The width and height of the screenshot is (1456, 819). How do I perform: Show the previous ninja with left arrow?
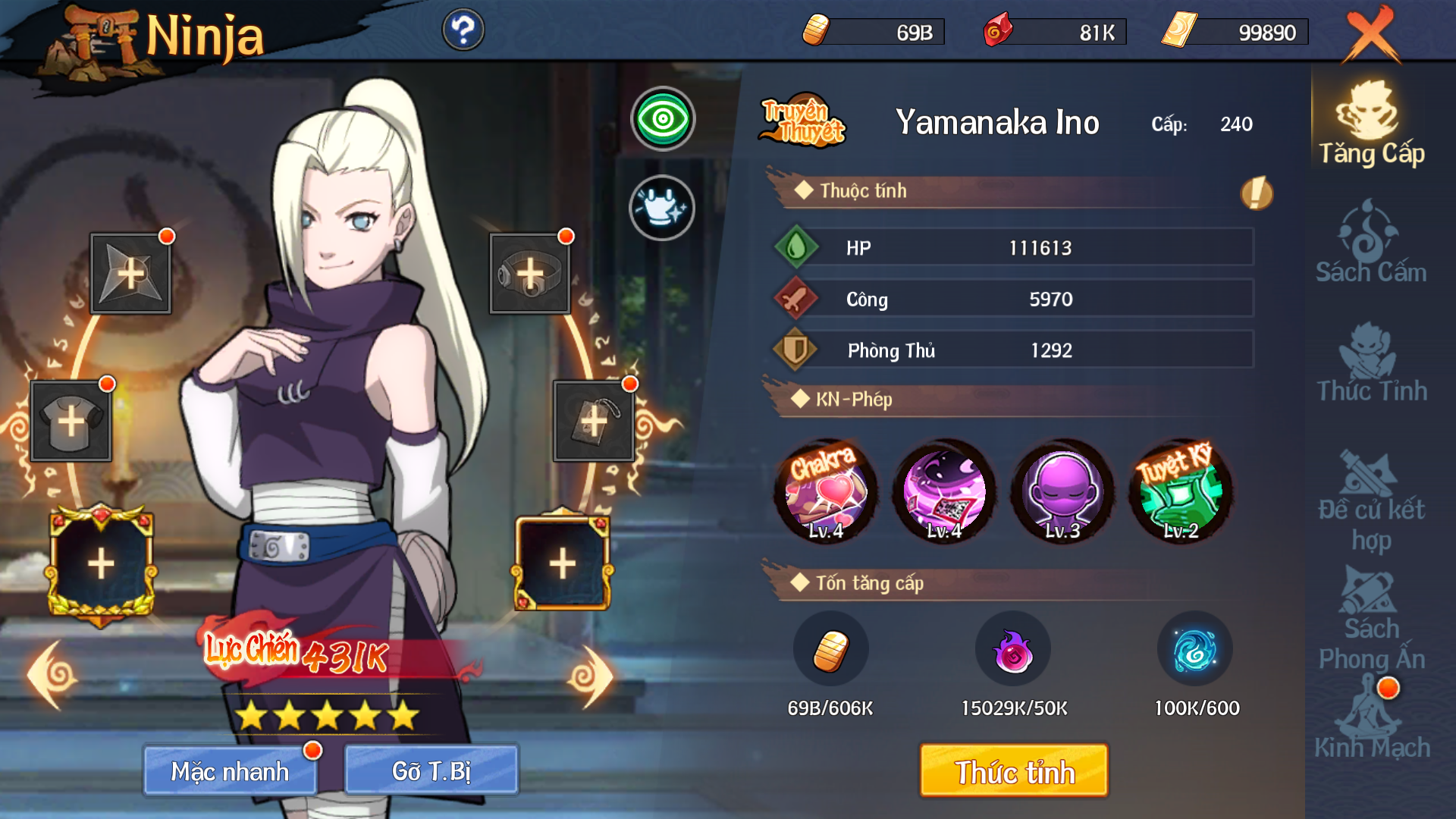[53, 675]
